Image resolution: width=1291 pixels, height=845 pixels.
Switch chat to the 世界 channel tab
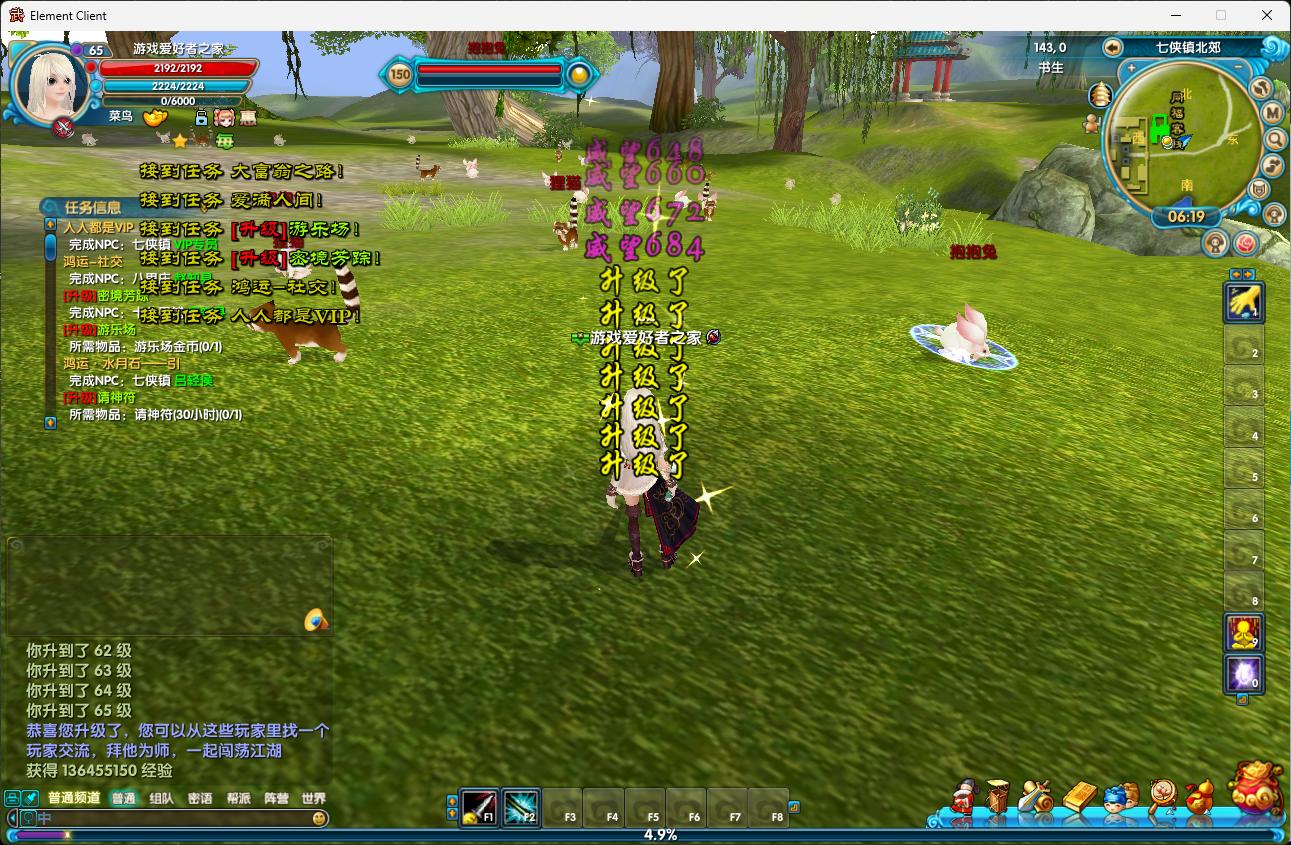point(314,798)
